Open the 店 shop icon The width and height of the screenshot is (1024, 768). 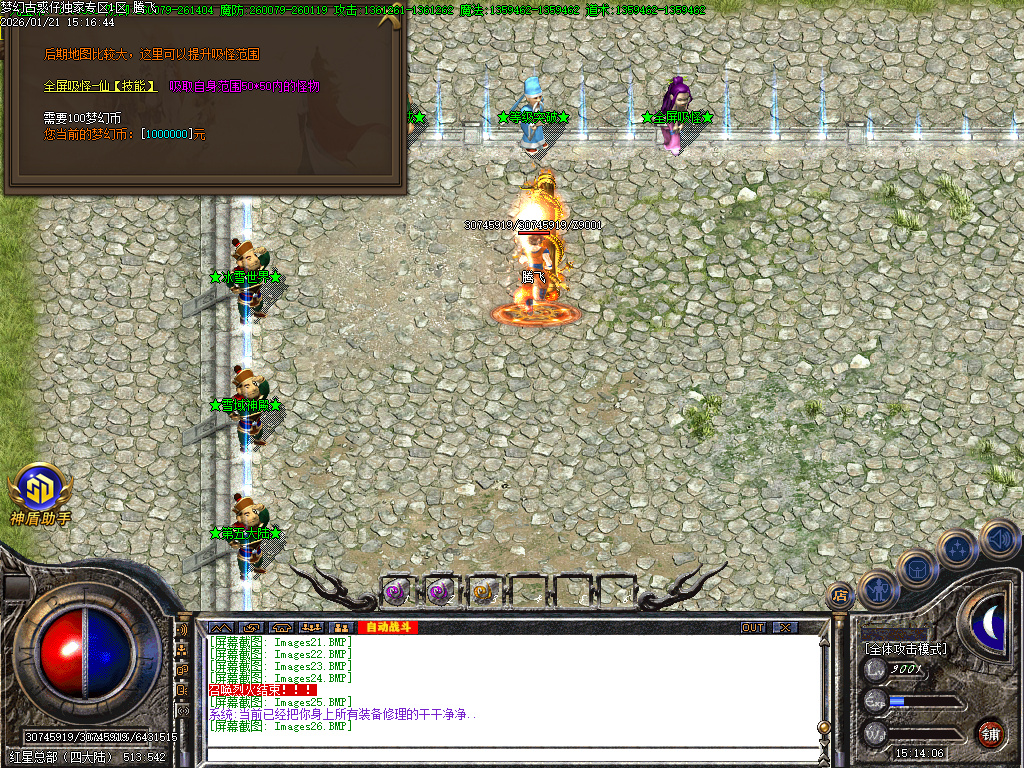[x=841, y=596]
